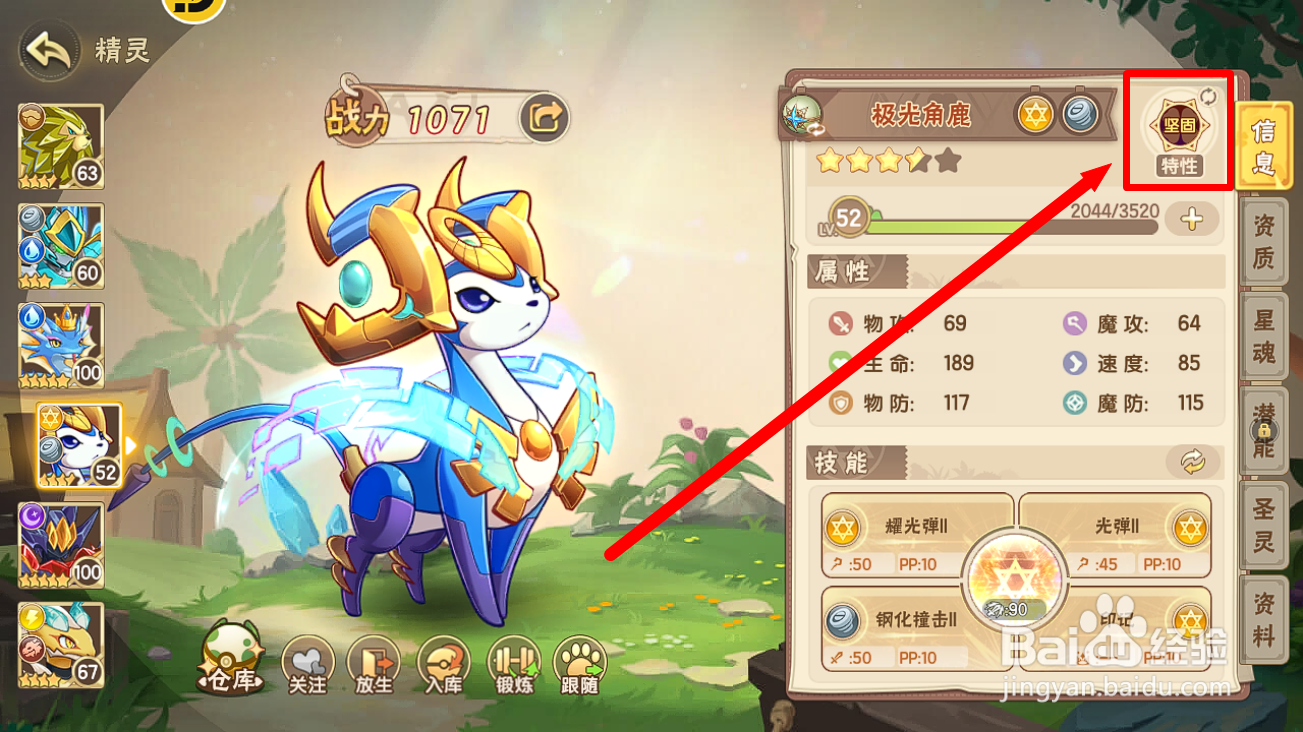Click the 放生 release icon
The height and width of the screenshot is (732, 1303).
click(x=374, y=661)
